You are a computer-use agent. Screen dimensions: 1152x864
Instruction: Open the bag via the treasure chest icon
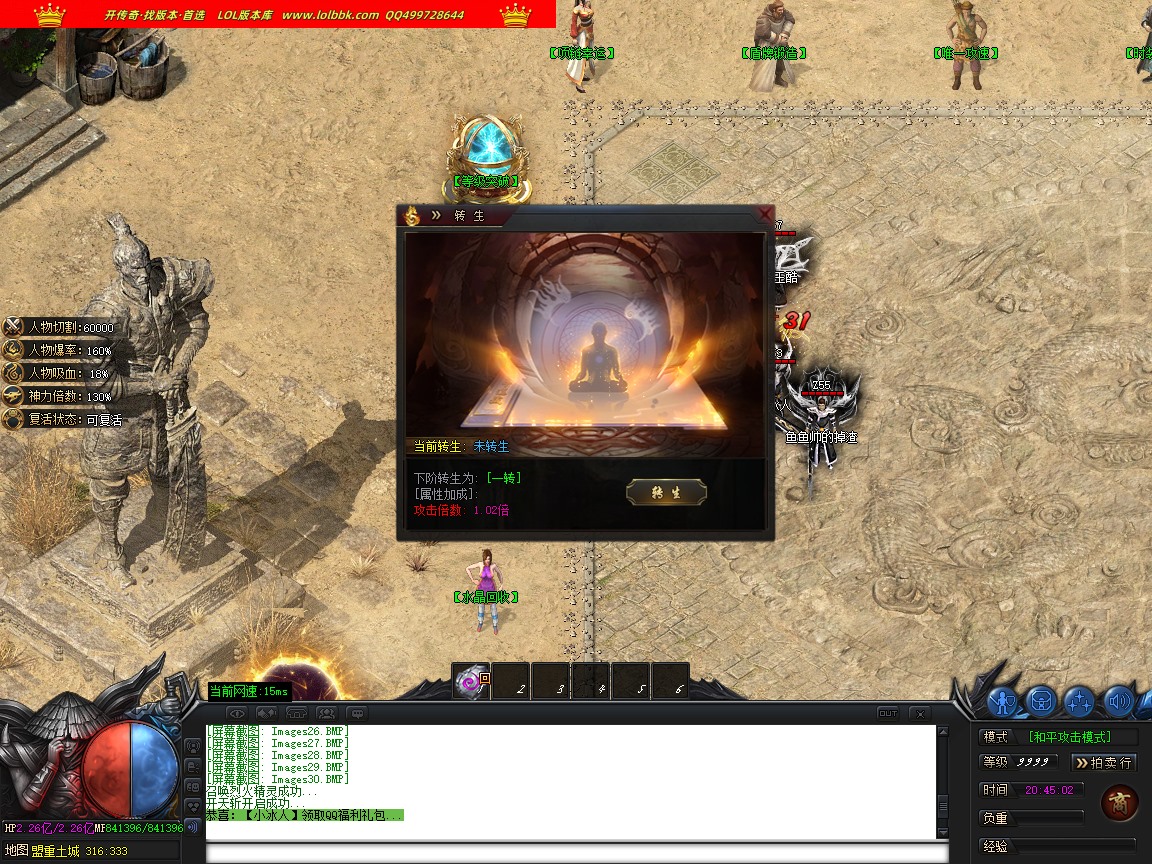point(1042,702)
